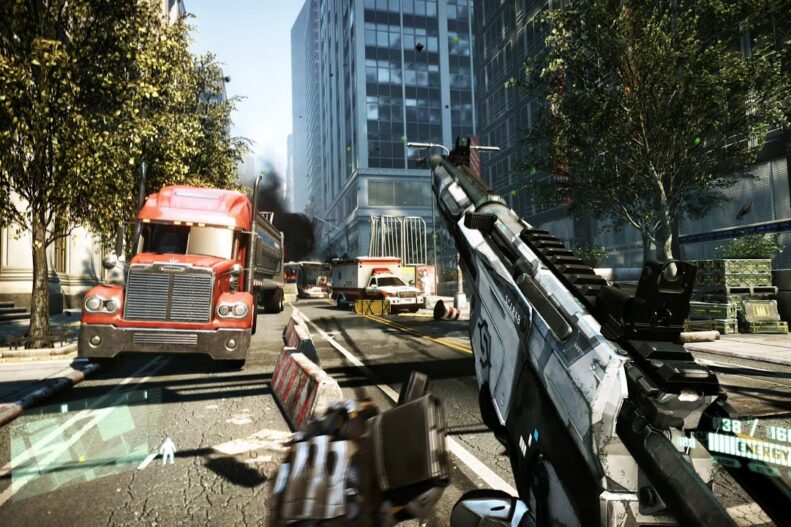The height and width of the screenshot is (527, 791).
Task: Select the white standing-figure stance icon
Action: (167, 451)
